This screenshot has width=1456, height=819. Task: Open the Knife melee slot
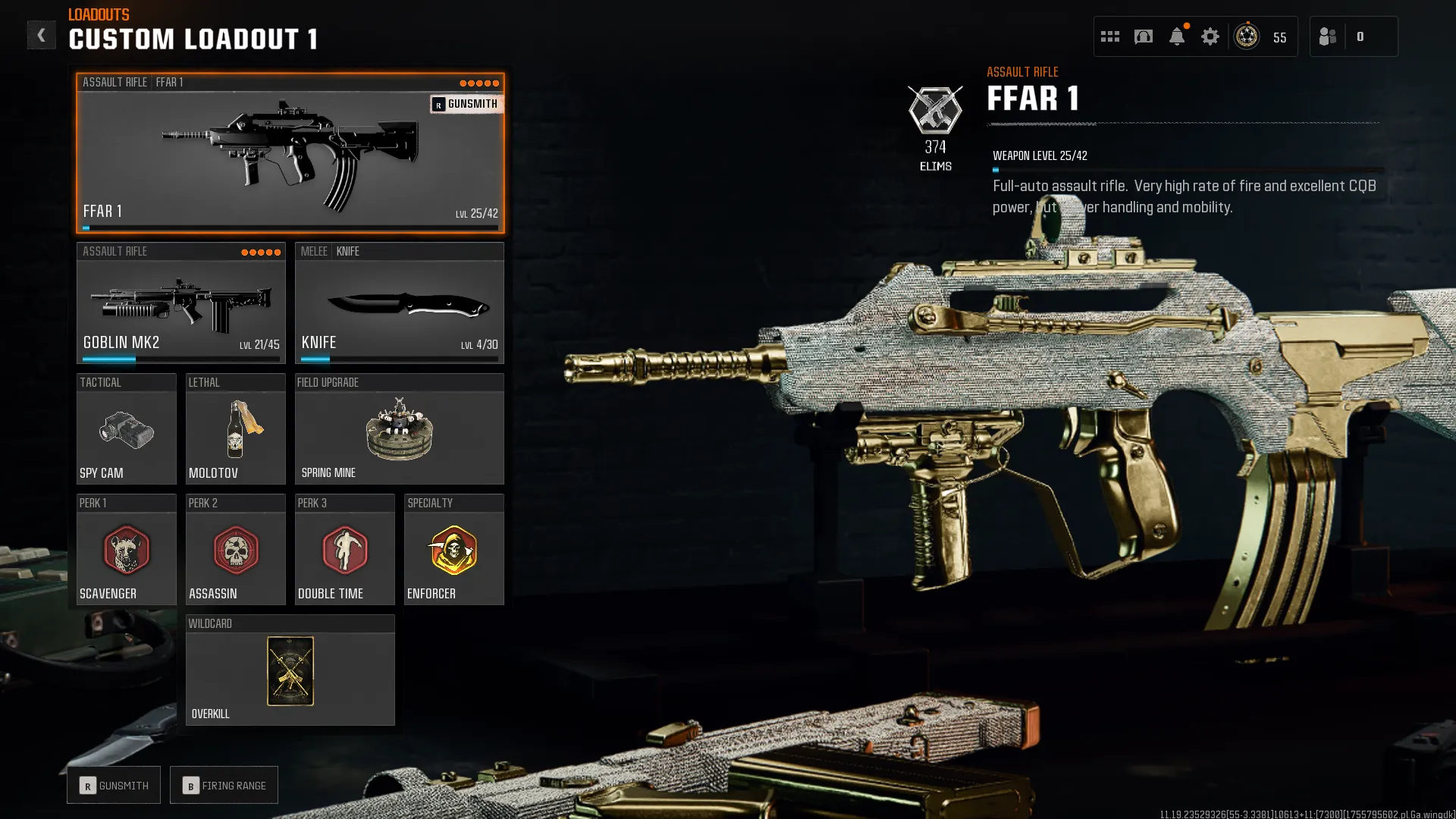[400, 303]
